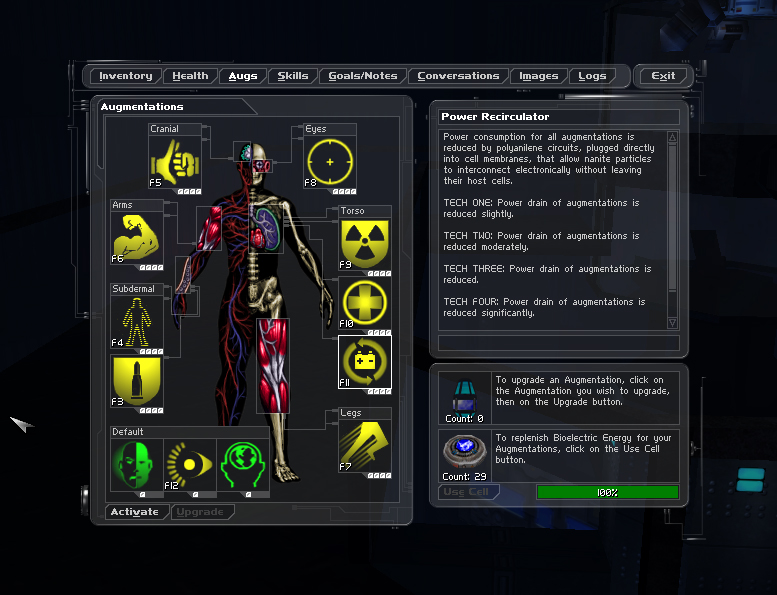The height and width of the screenshot is (595, 777).
Task: Open the Inventory tab
Action: pos(125,76)
